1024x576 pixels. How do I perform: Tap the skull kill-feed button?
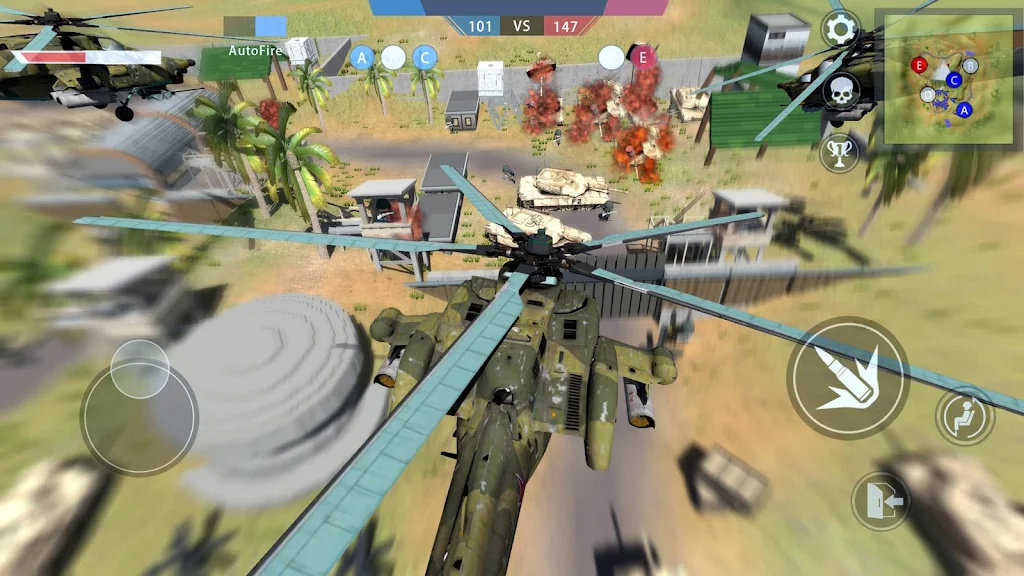(841, 93)
